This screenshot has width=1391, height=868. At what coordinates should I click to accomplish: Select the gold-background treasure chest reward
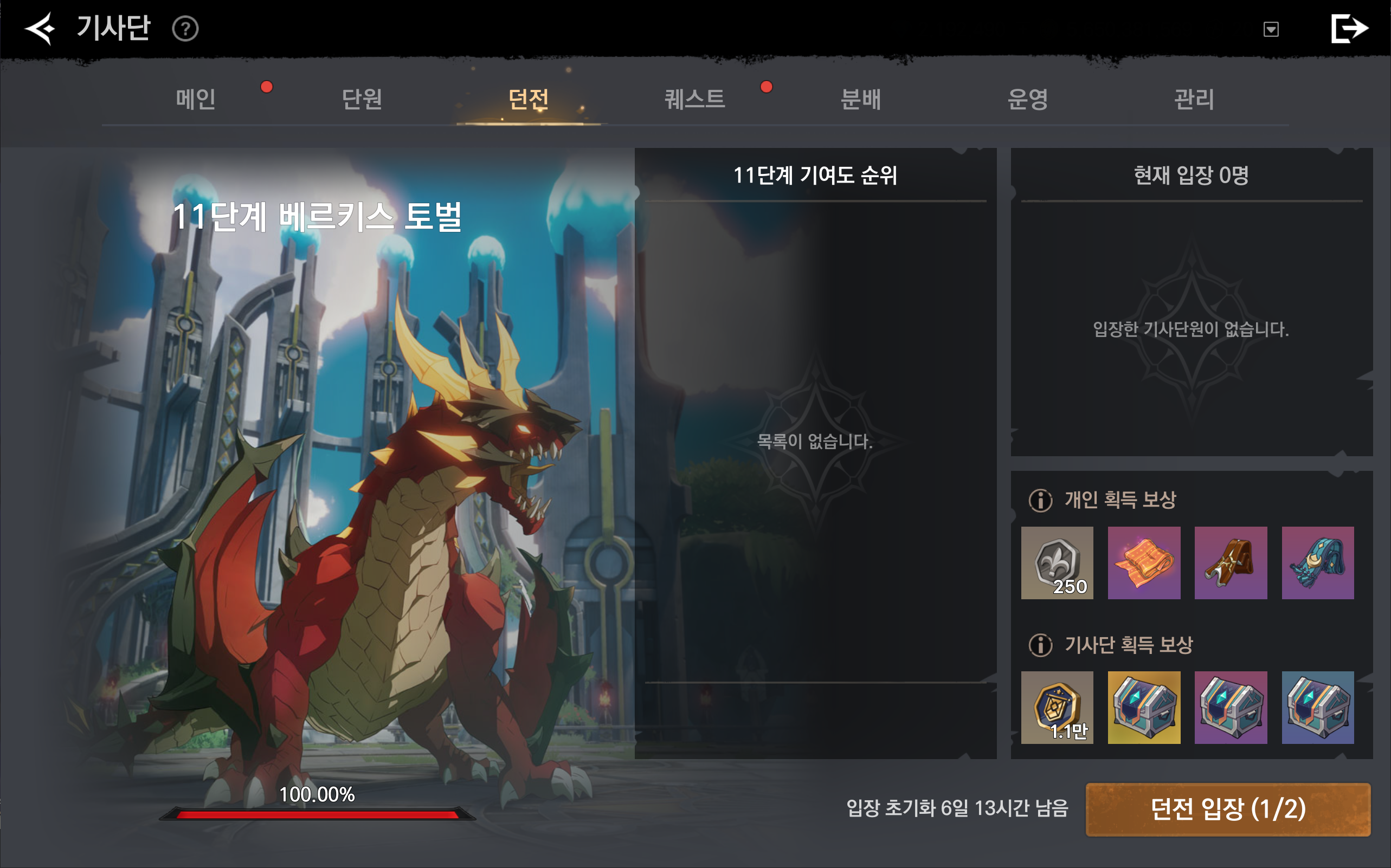pos(1143,707)
